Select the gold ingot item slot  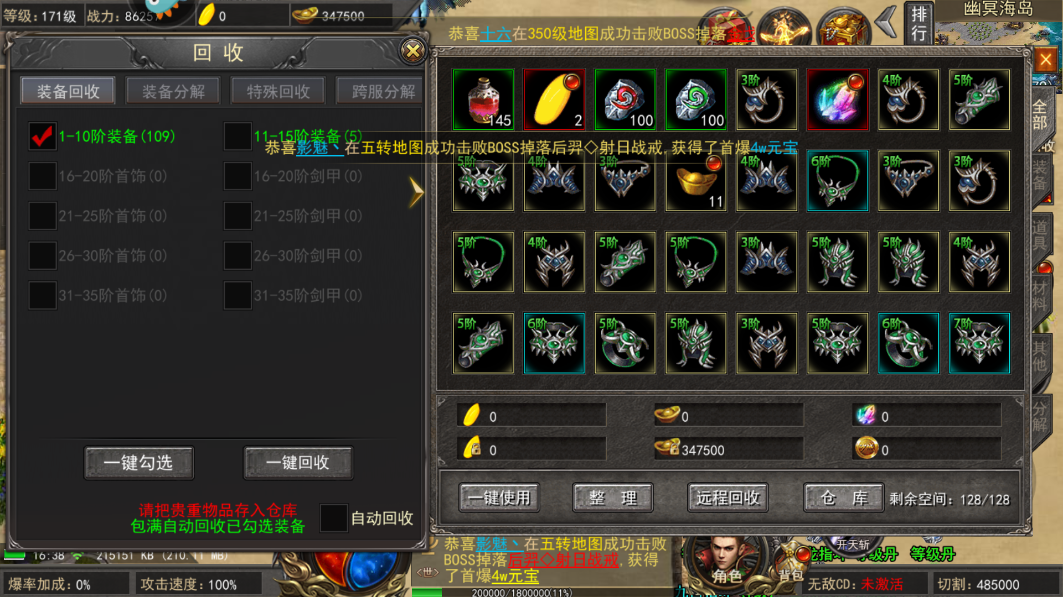click(696, 181)
